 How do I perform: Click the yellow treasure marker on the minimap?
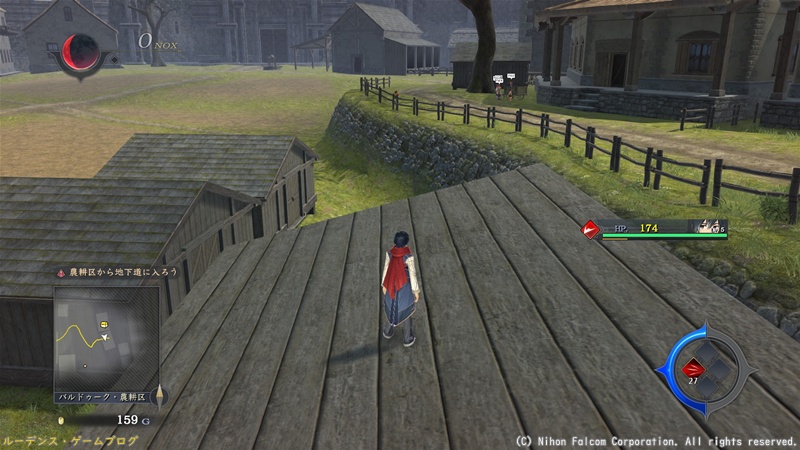pos(103,326)
